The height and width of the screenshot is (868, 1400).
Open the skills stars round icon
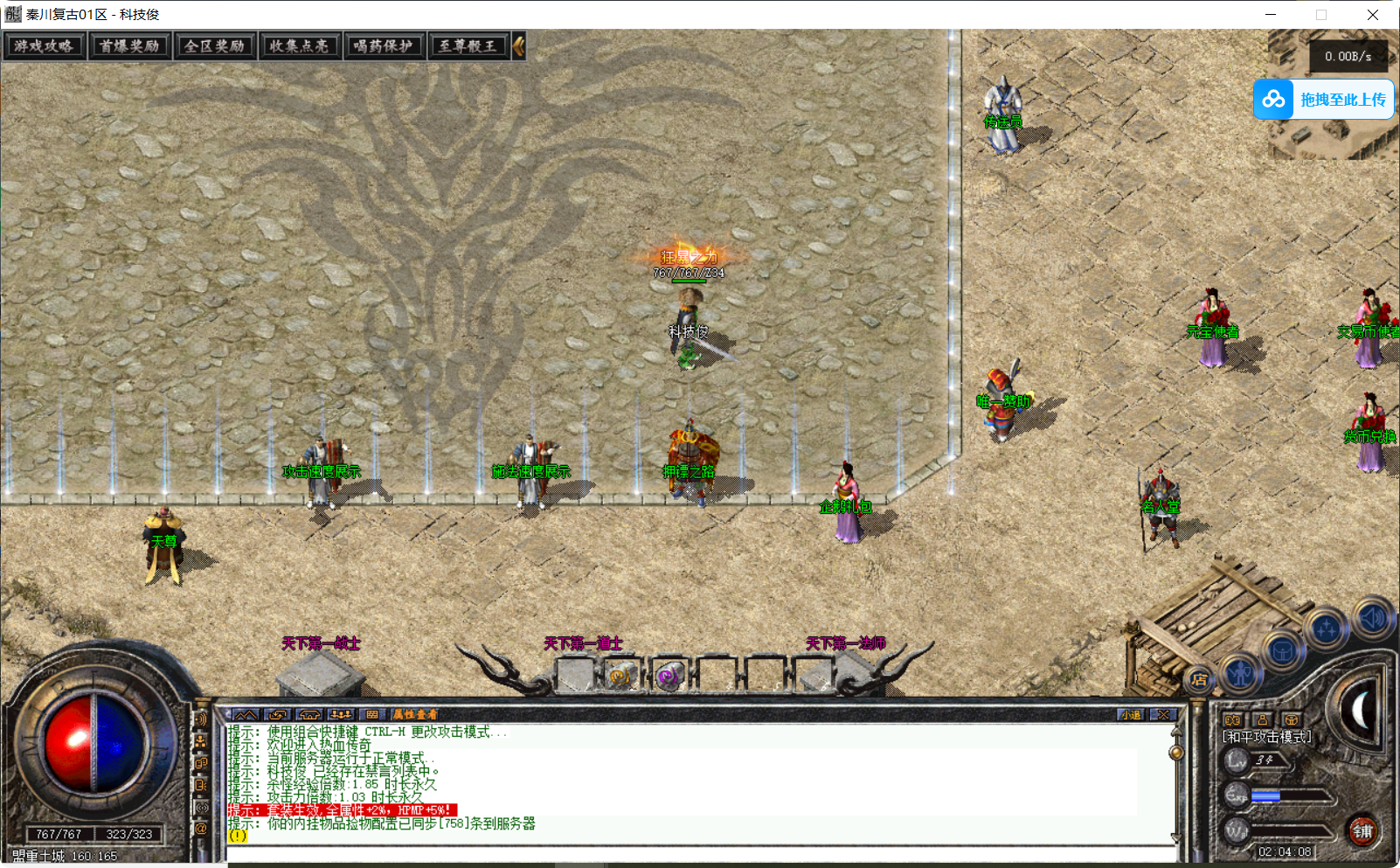pos(1327,629)
